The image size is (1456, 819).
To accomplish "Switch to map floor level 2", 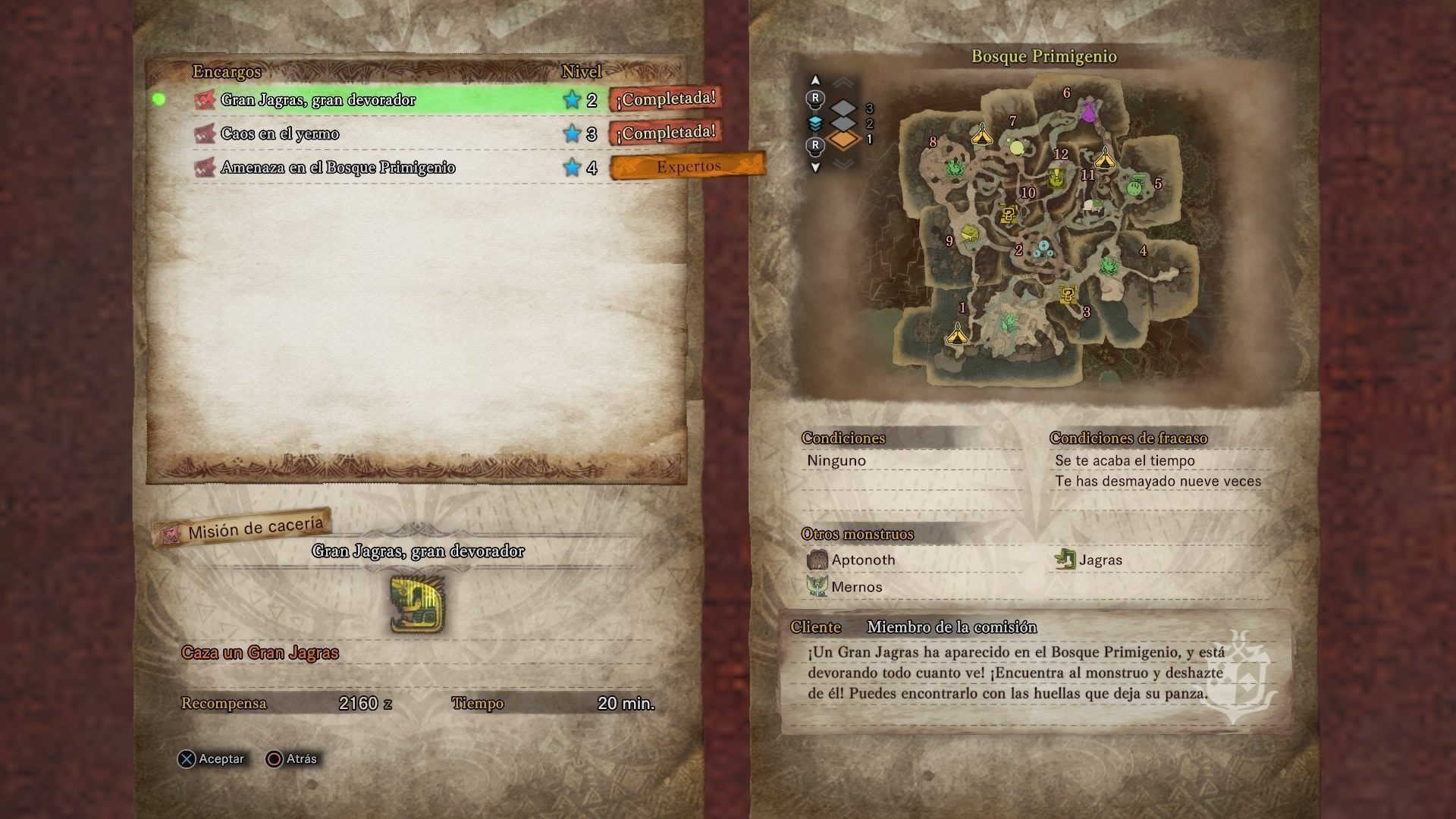I will [844, 124].
